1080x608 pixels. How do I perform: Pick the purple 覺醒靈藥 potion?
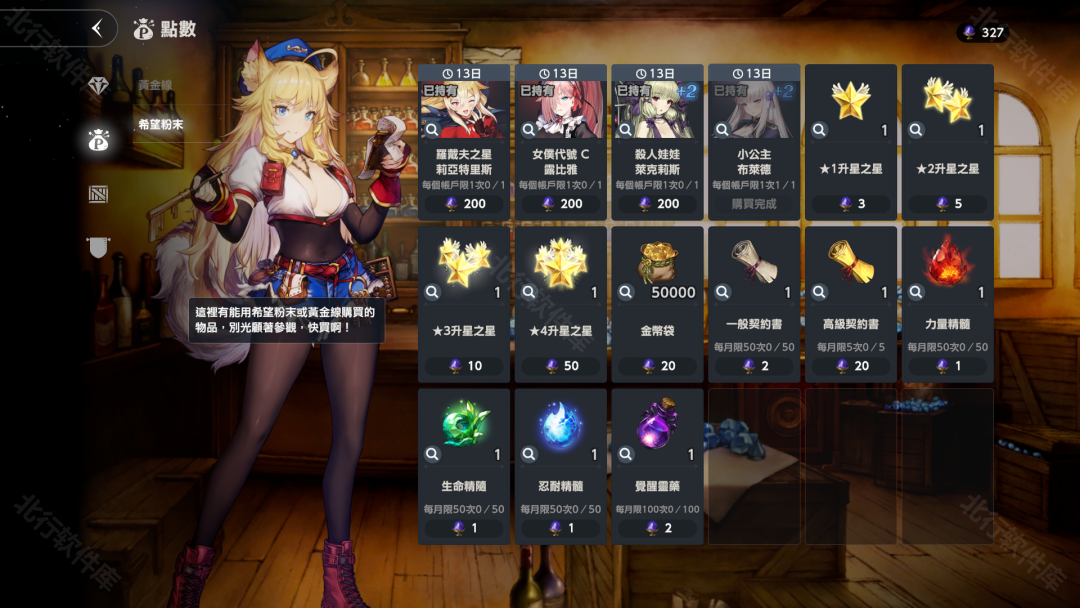[x=657, y=466]
